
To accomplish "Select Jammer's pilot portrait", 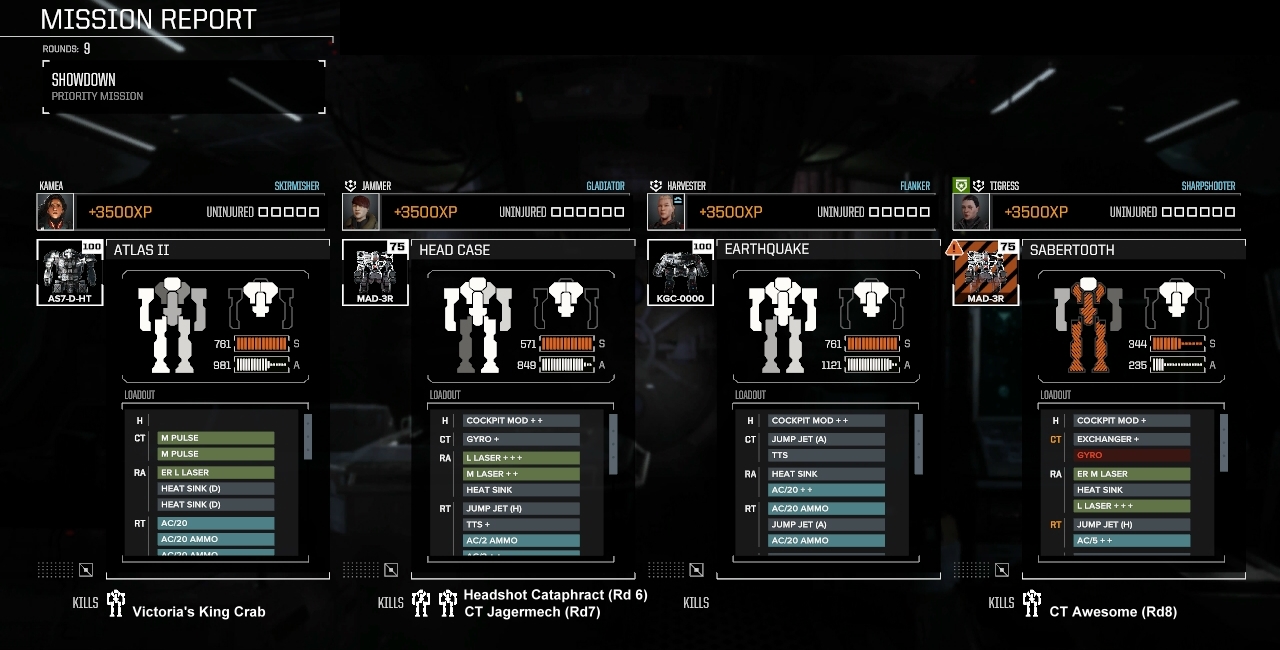I will point(360,212).
